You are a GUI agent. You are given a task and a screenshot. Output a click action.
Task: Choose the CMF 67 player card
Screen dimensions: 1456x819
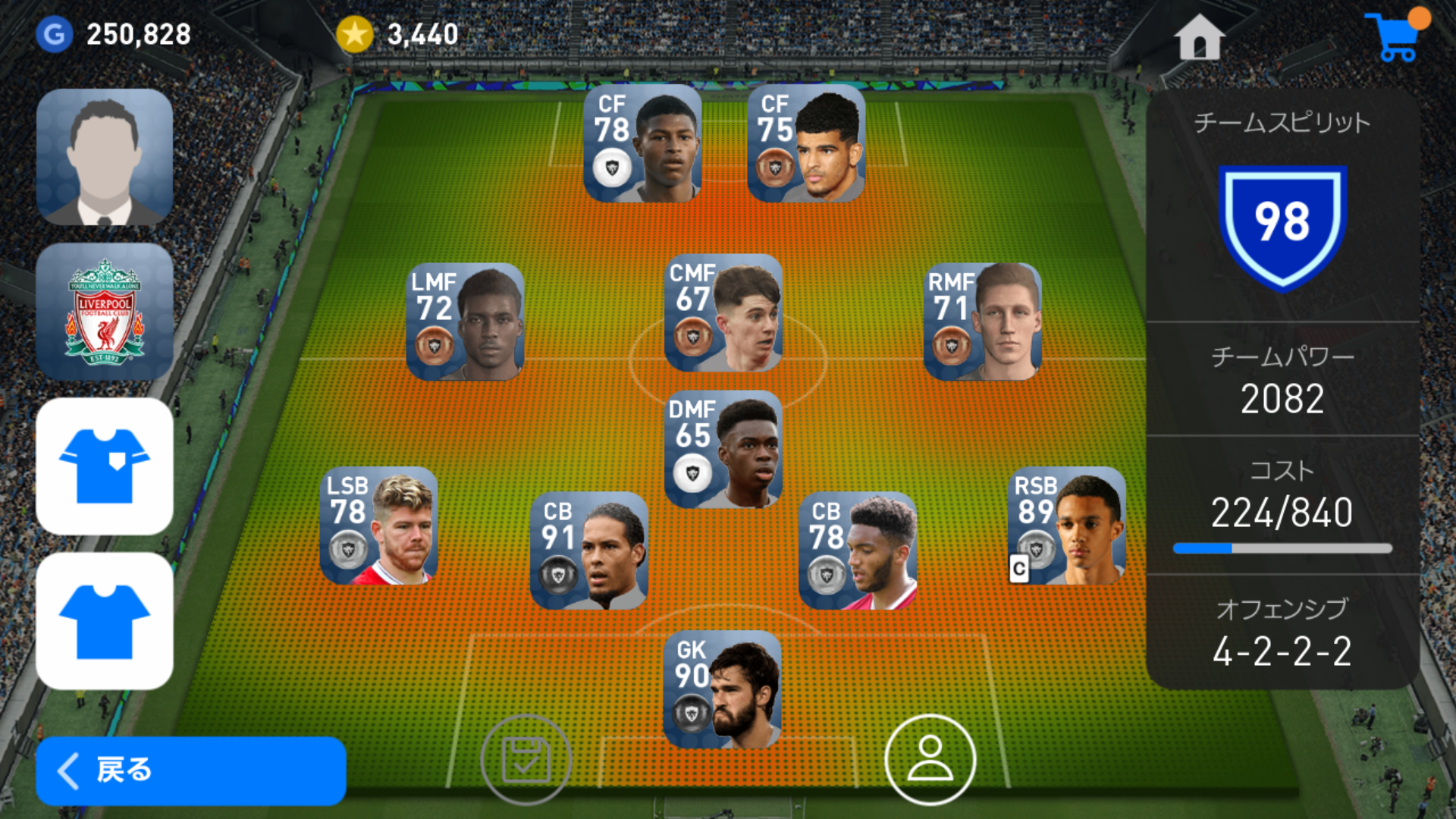click(723, 313)
